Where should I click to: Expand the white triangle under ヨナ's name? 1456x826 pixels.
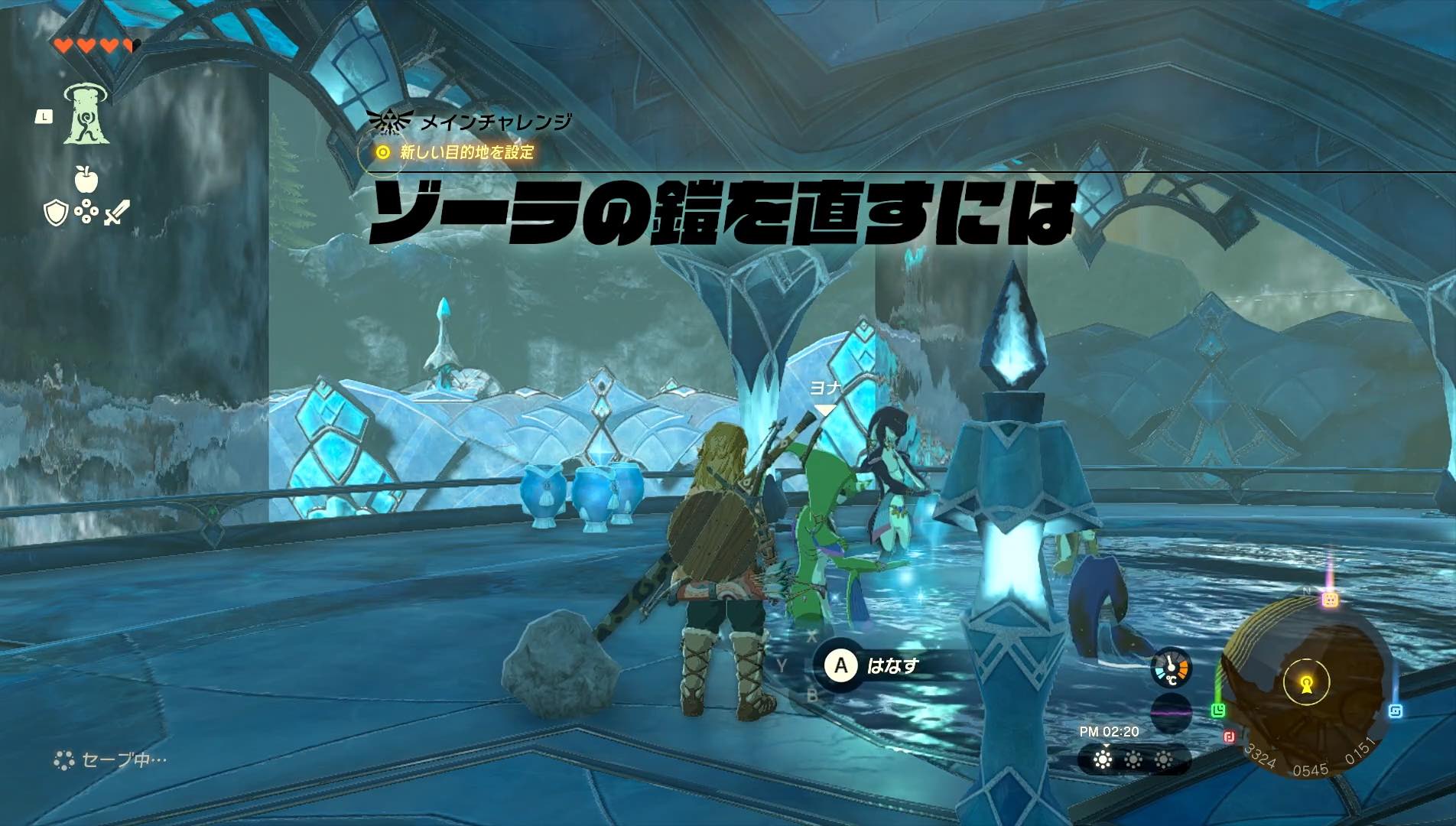(824, 410)
